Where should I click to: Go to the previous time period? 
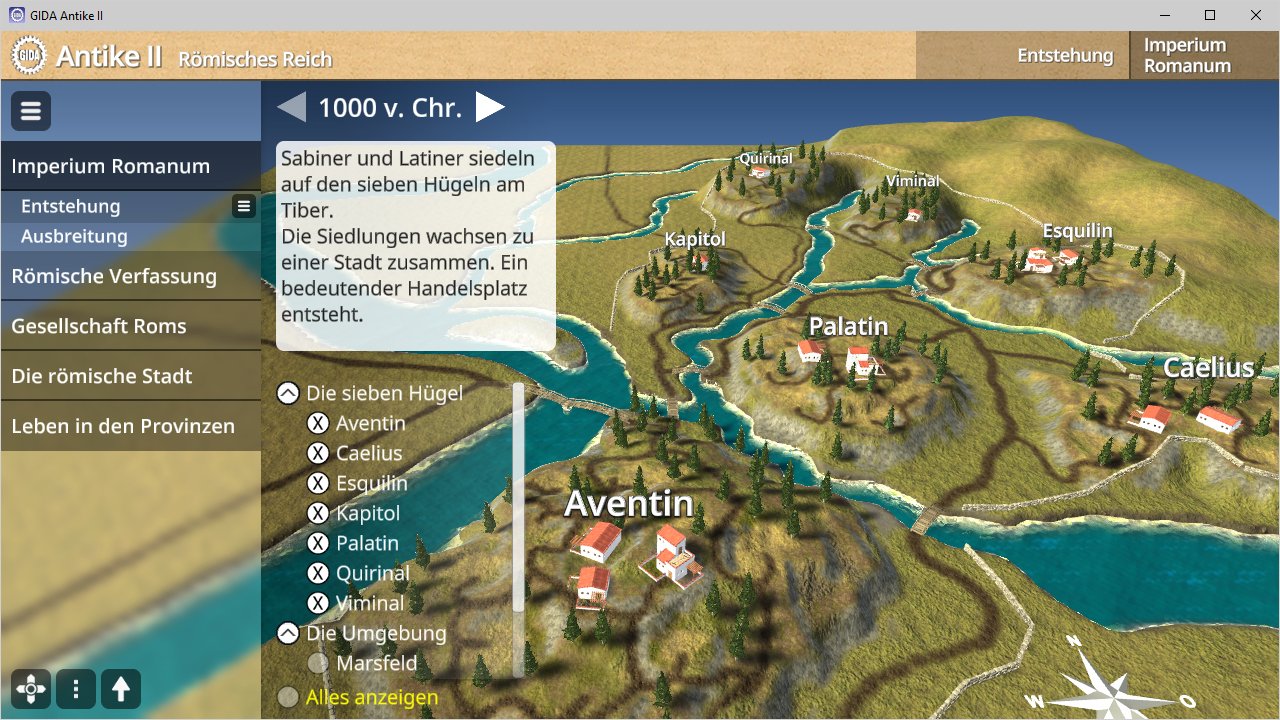292,107
